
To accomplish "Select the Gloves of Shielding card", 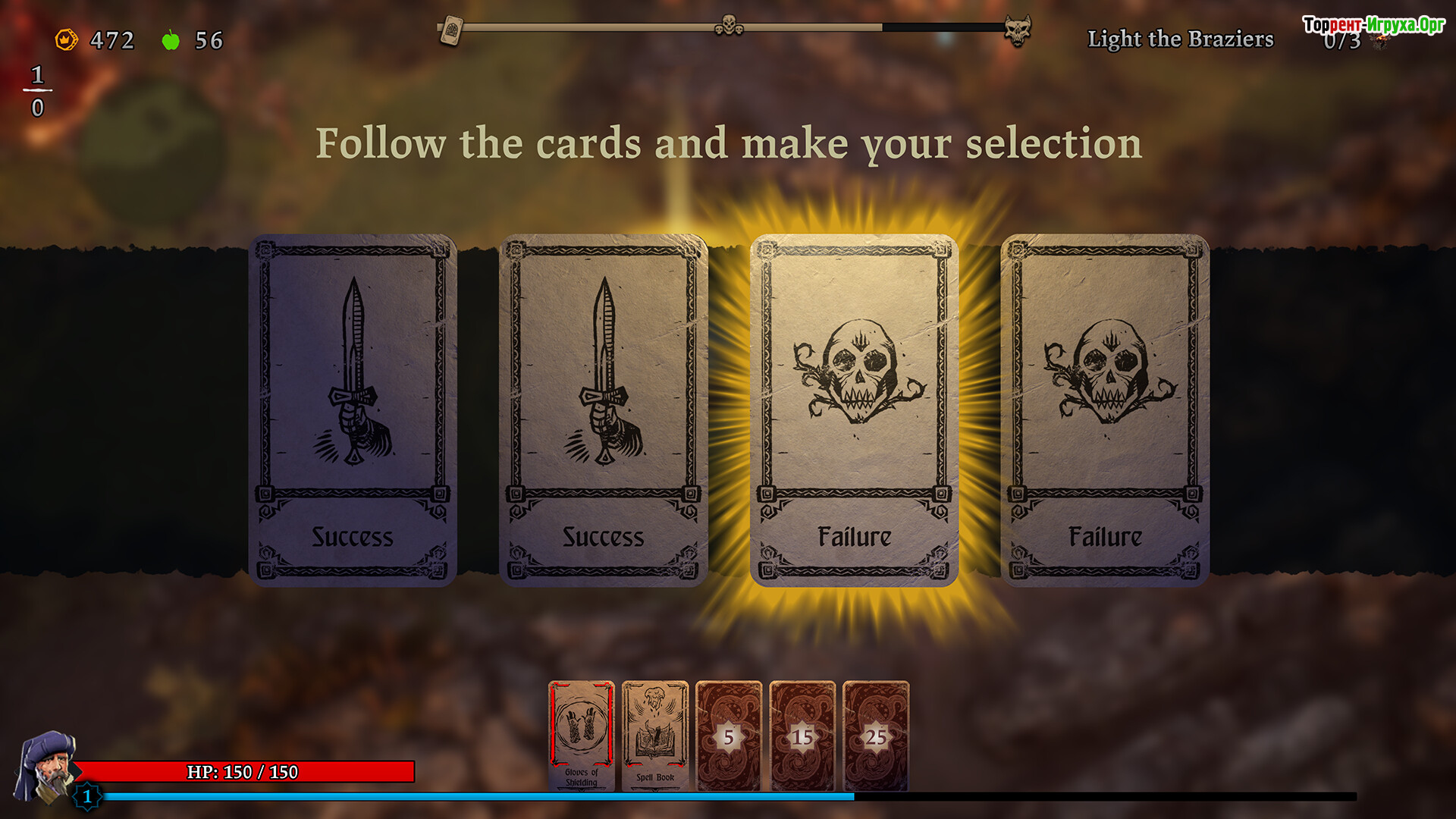I will pos(582,736).
